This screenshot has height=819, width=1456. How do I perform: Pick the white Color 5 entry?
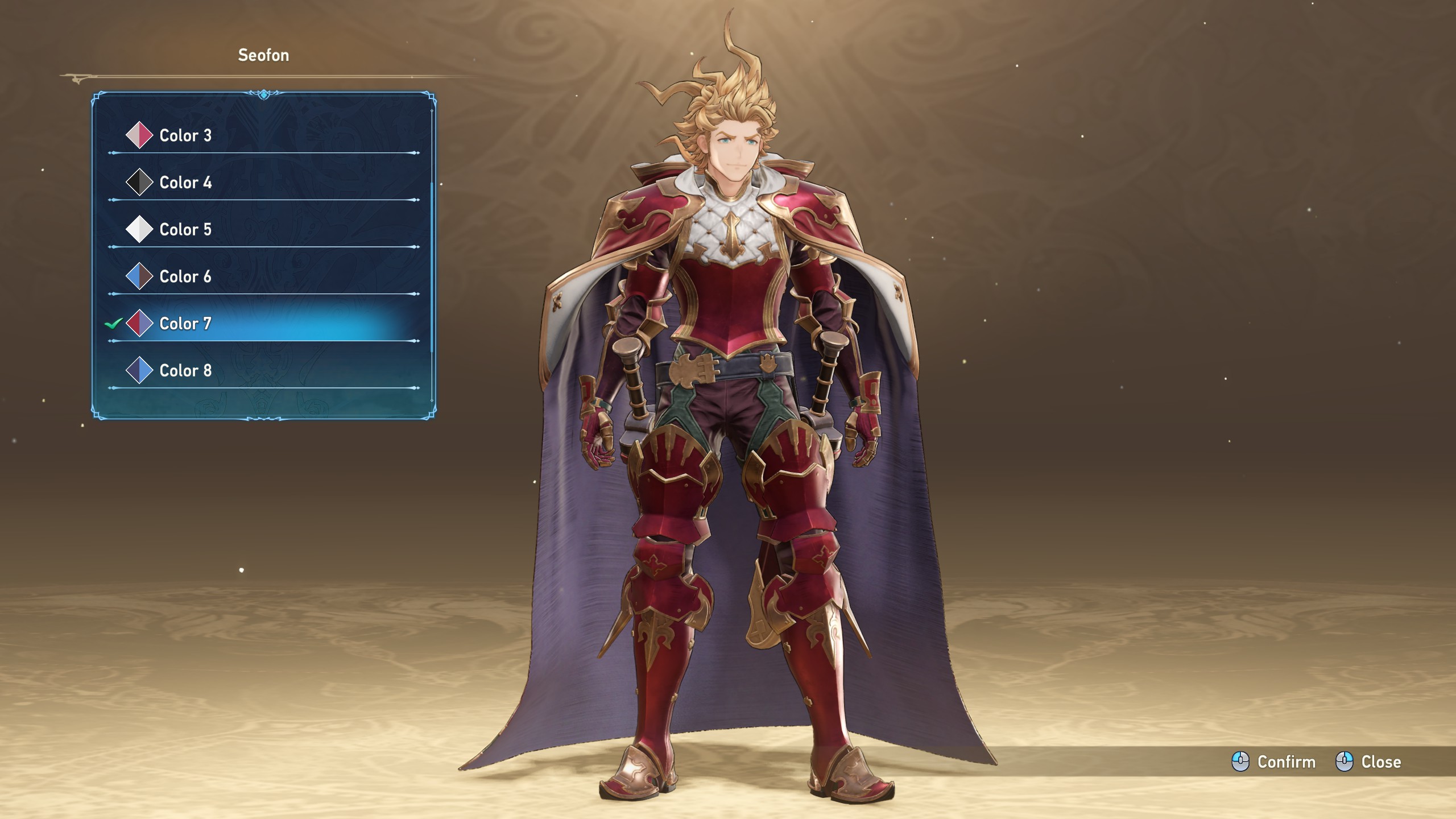(185, 230)
